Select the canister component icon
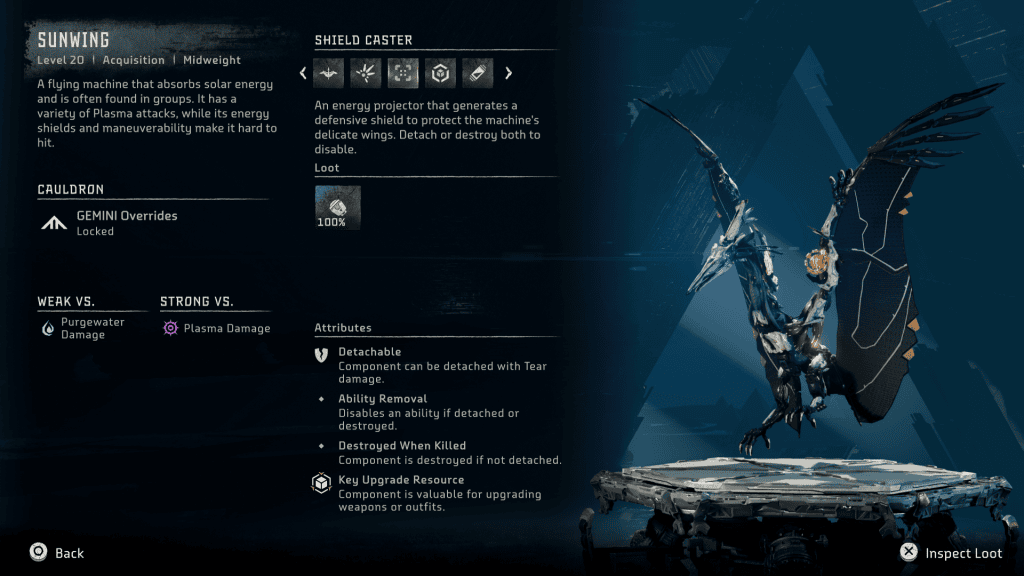This screenshot has width=1024, height=576. click(x=477, y=73)
